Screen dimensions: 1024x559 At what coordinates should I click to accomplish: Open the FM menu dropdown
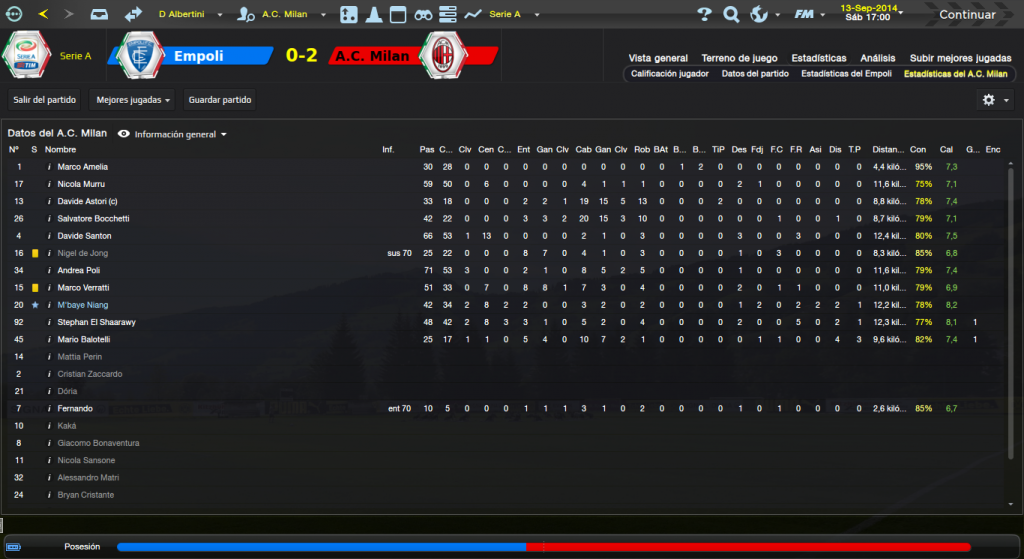pos(808,15)
